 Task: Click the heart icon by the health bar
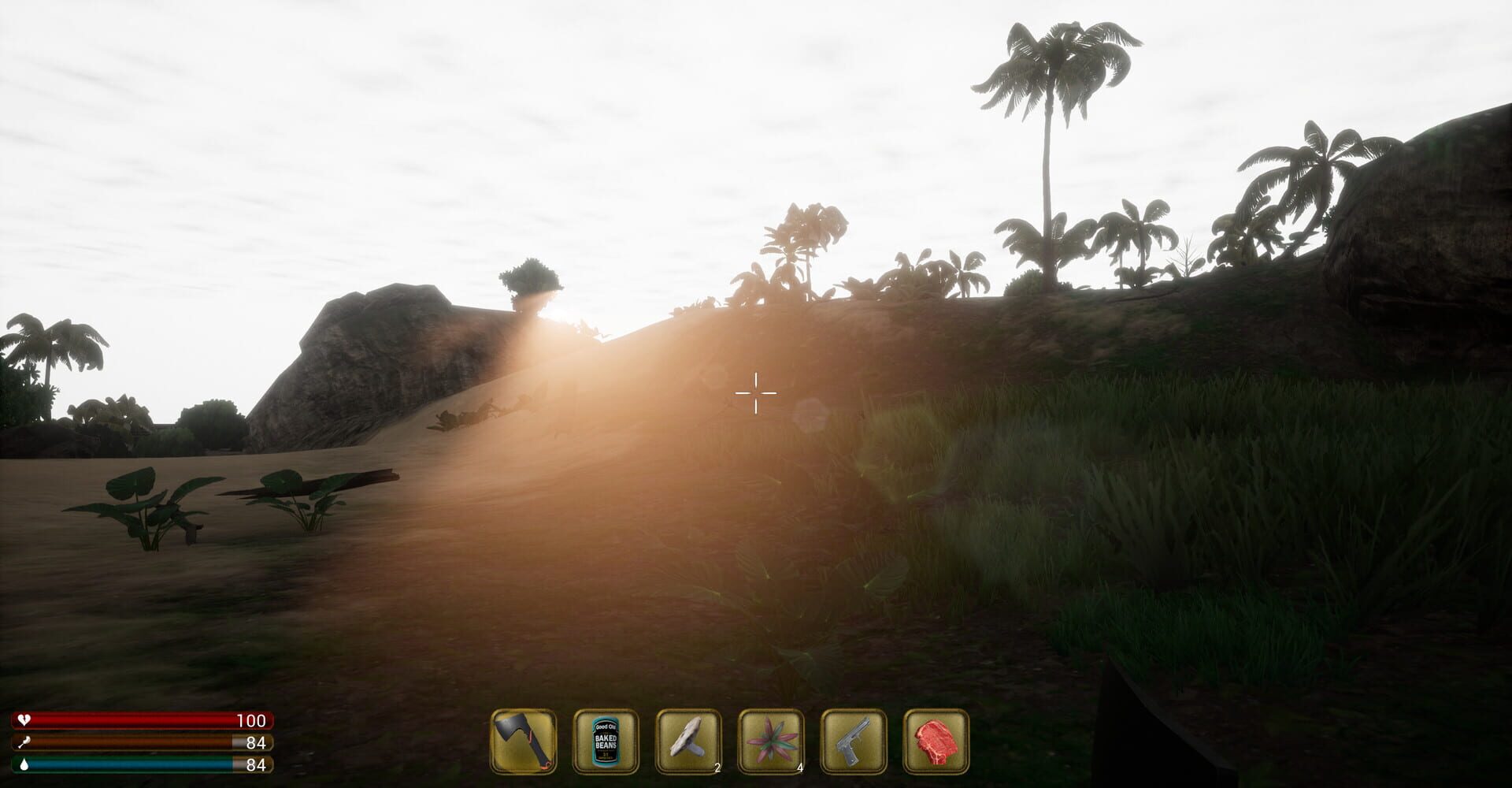click(26, 719)
